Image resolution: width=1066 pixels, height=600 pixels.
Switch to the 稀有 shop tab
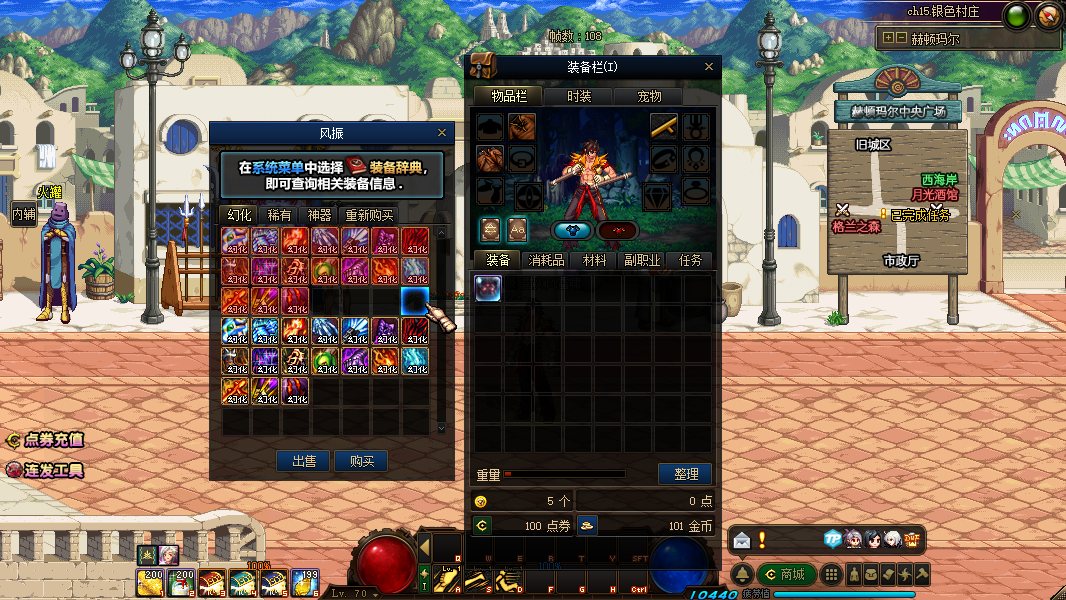click(x=279, y=215)
